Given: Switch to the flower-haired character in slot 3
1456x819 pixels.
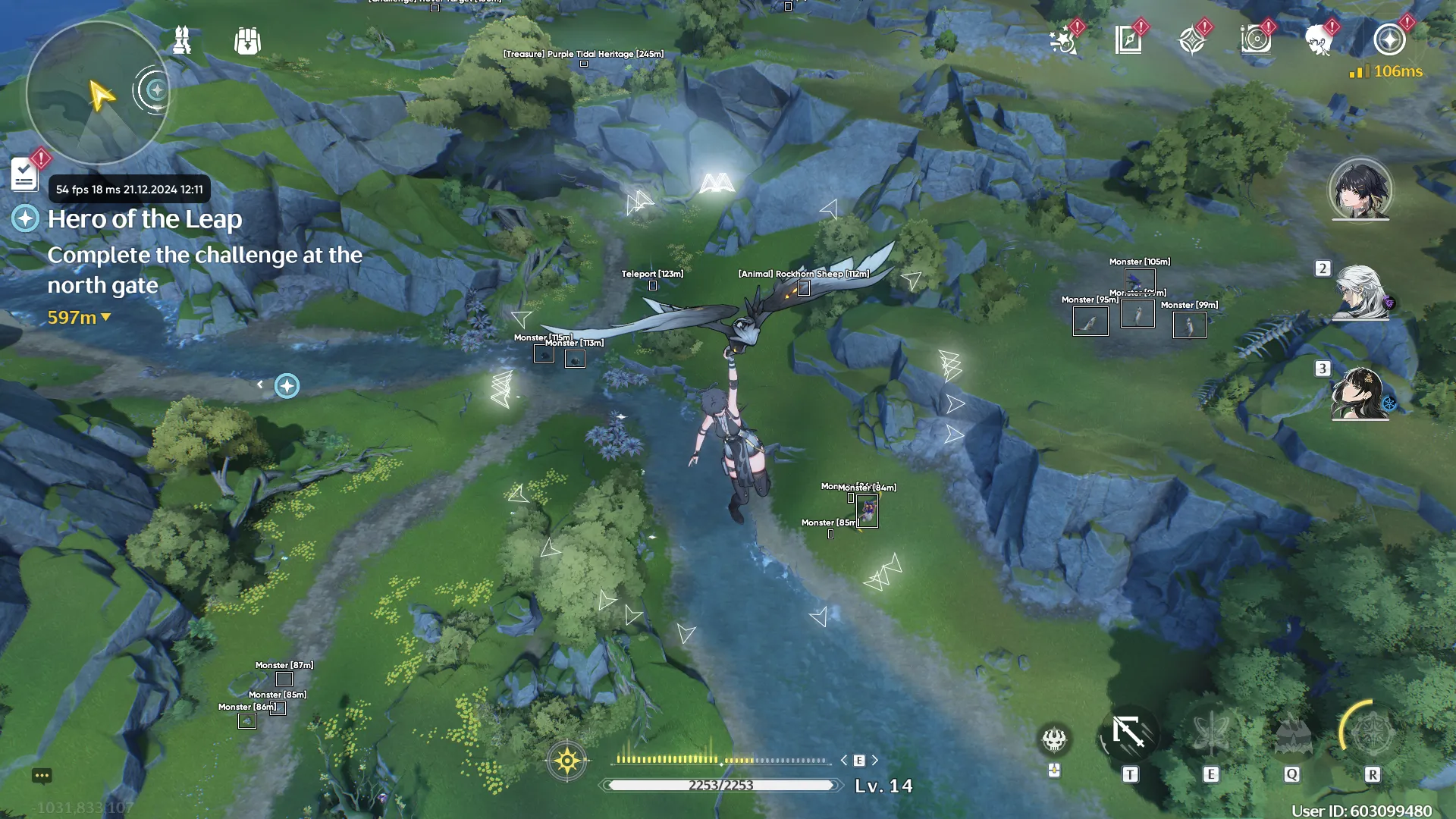Looking at the screenshot, I should click(1360, 392).
